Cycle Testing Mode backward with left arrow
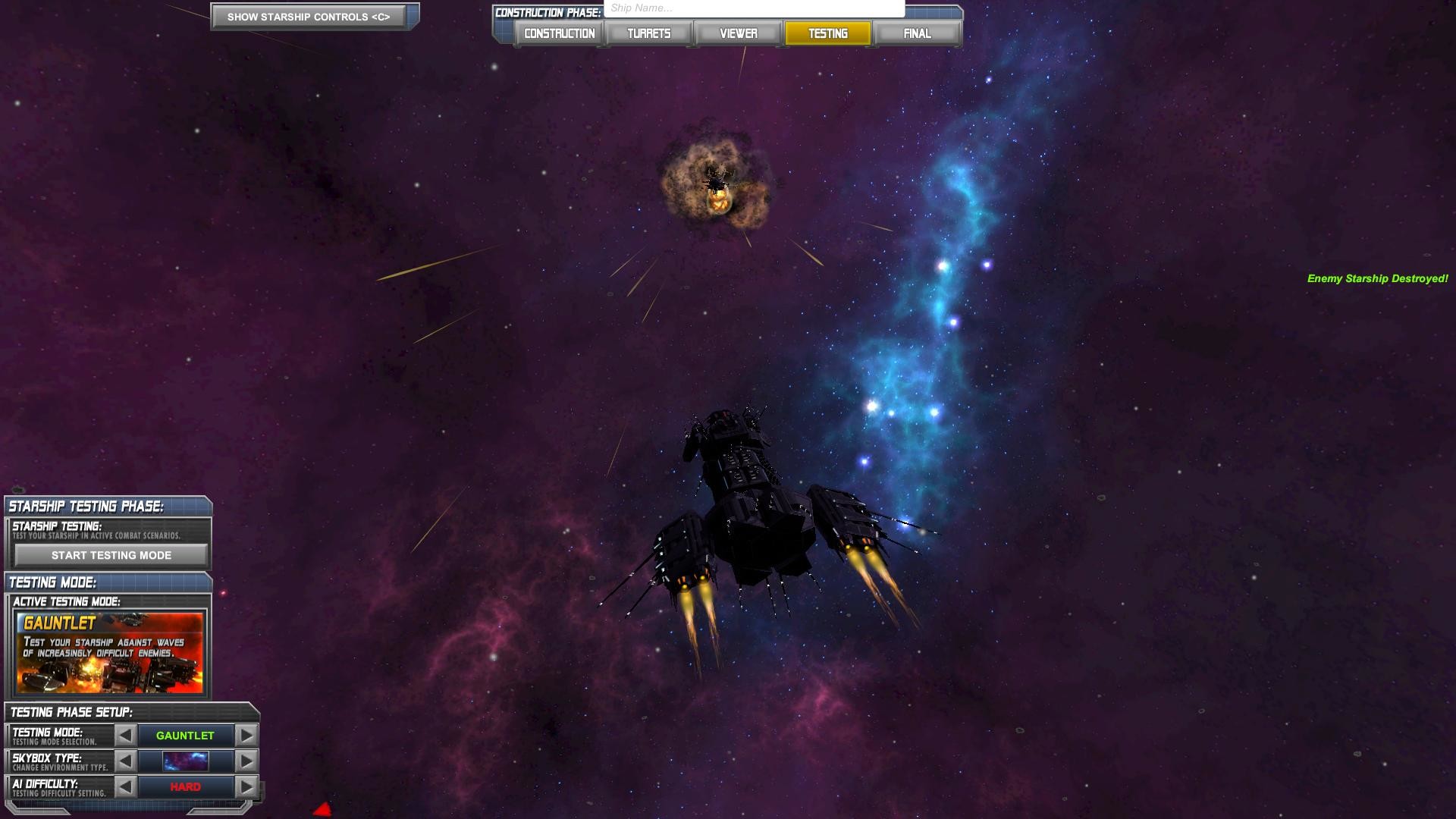This screenshot has height=819, width=1456. coord(127,735)
